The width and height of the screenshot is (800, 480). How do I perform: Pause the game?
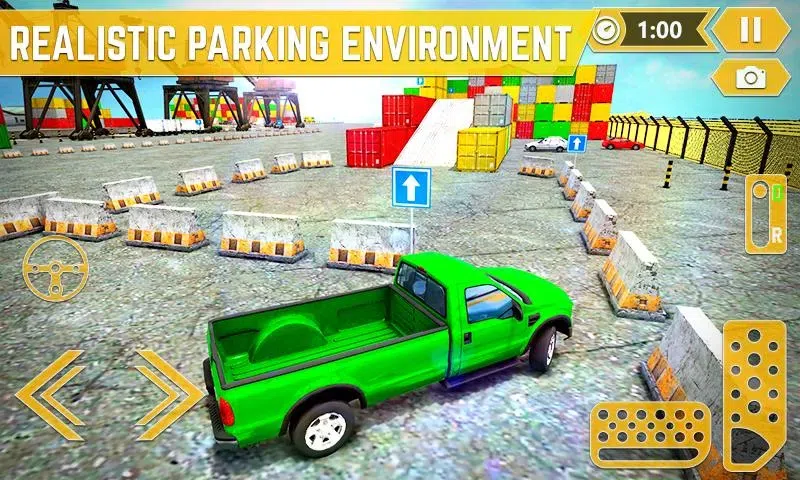pos(750,29)
